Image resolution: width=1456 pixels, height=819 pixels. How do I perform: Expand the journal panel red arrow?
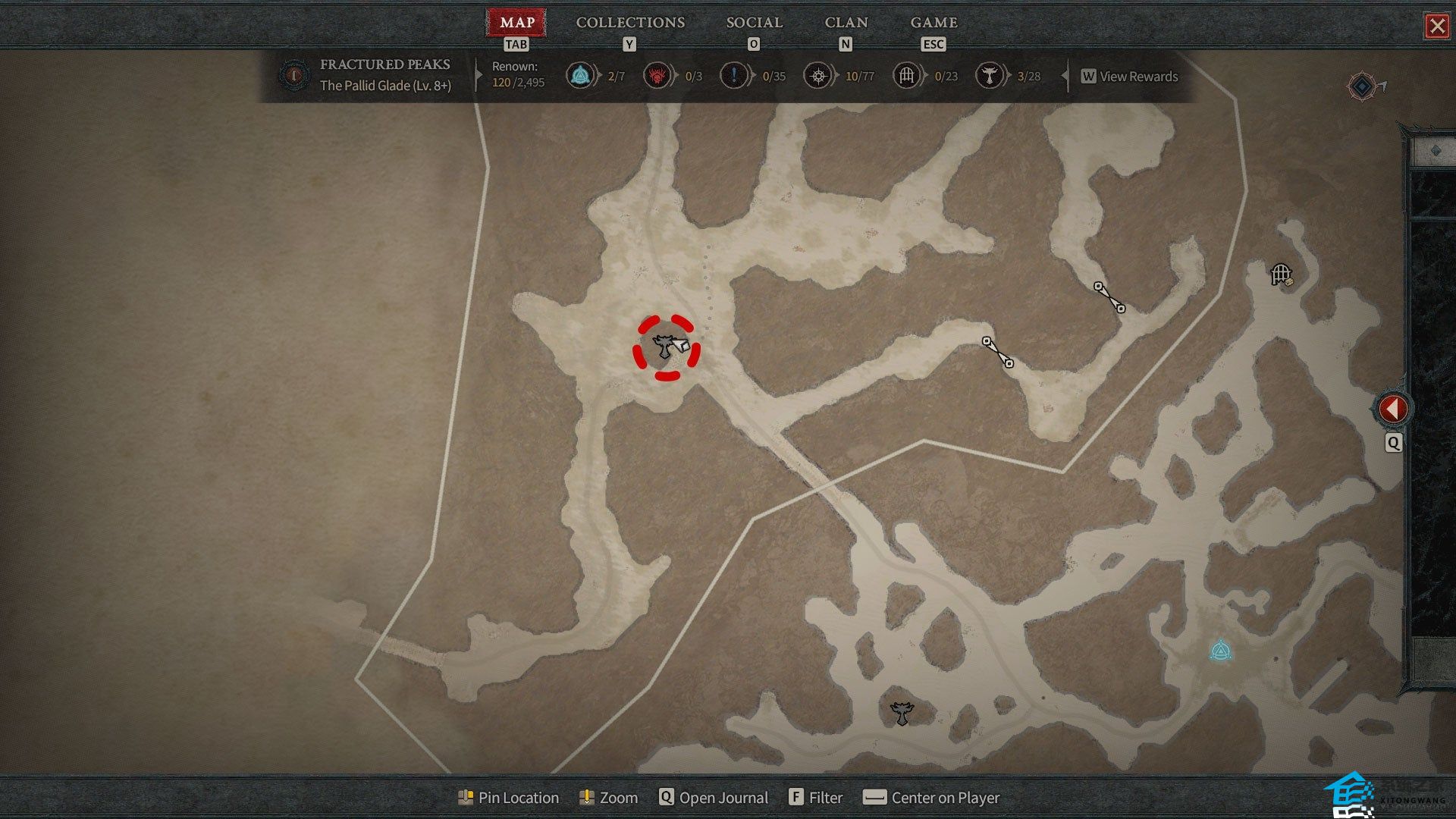coord(1392,409)
